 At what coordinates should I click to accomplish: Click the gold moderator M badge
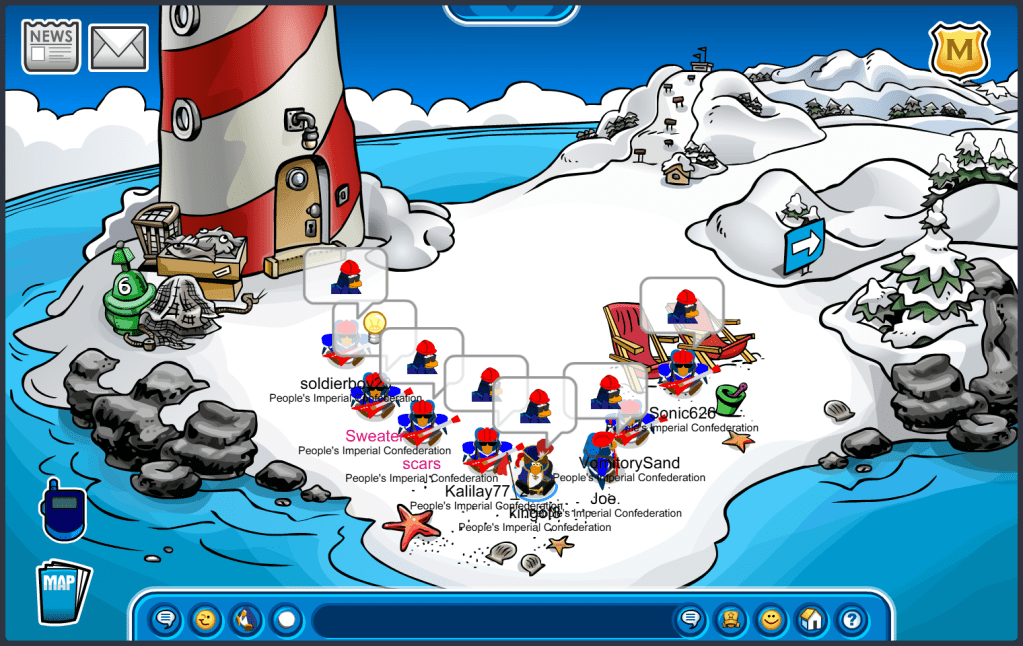(959, 48)
